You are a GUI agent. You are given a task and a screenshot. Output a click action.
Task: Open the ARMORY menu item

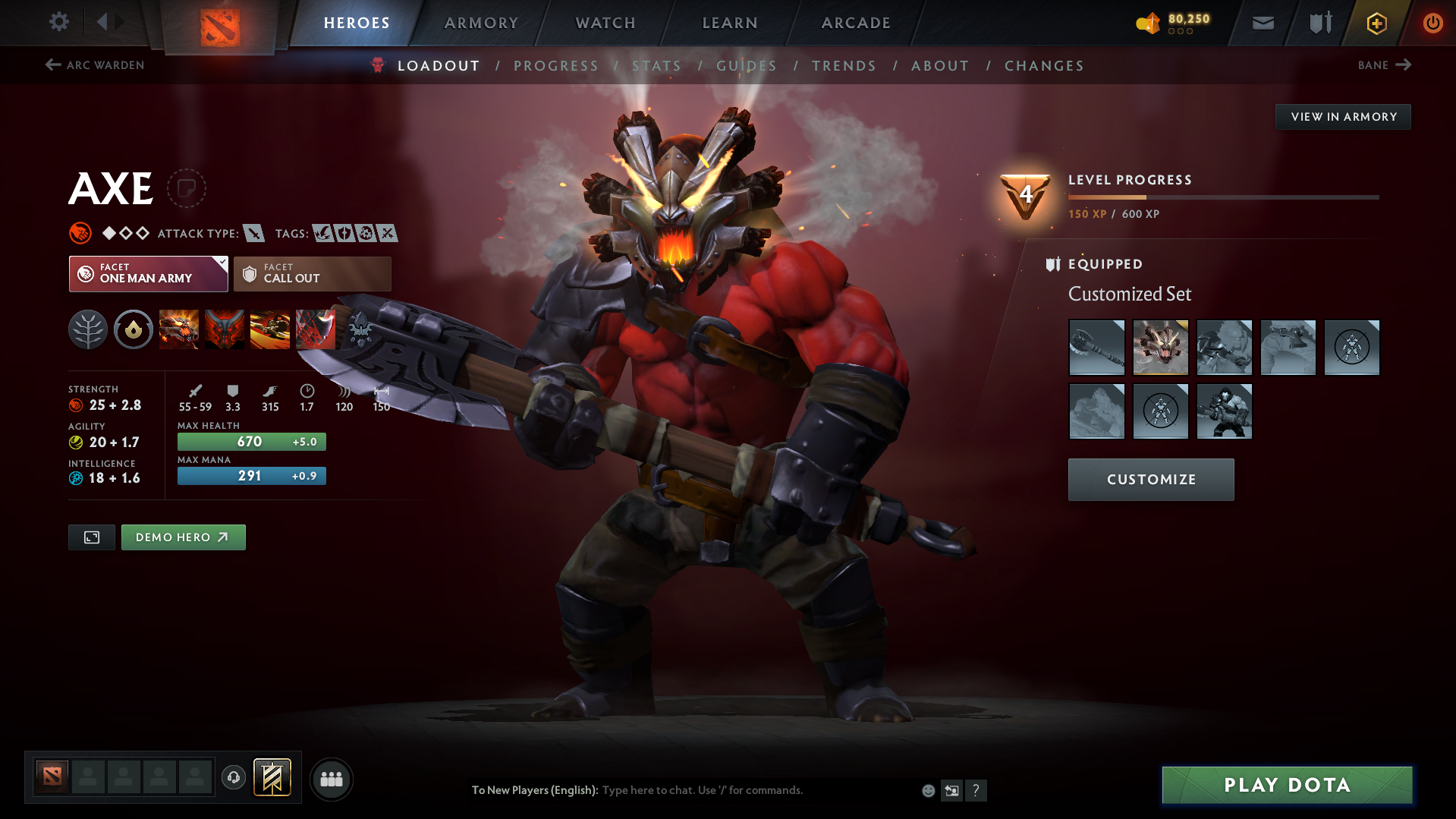coord(480,23)
